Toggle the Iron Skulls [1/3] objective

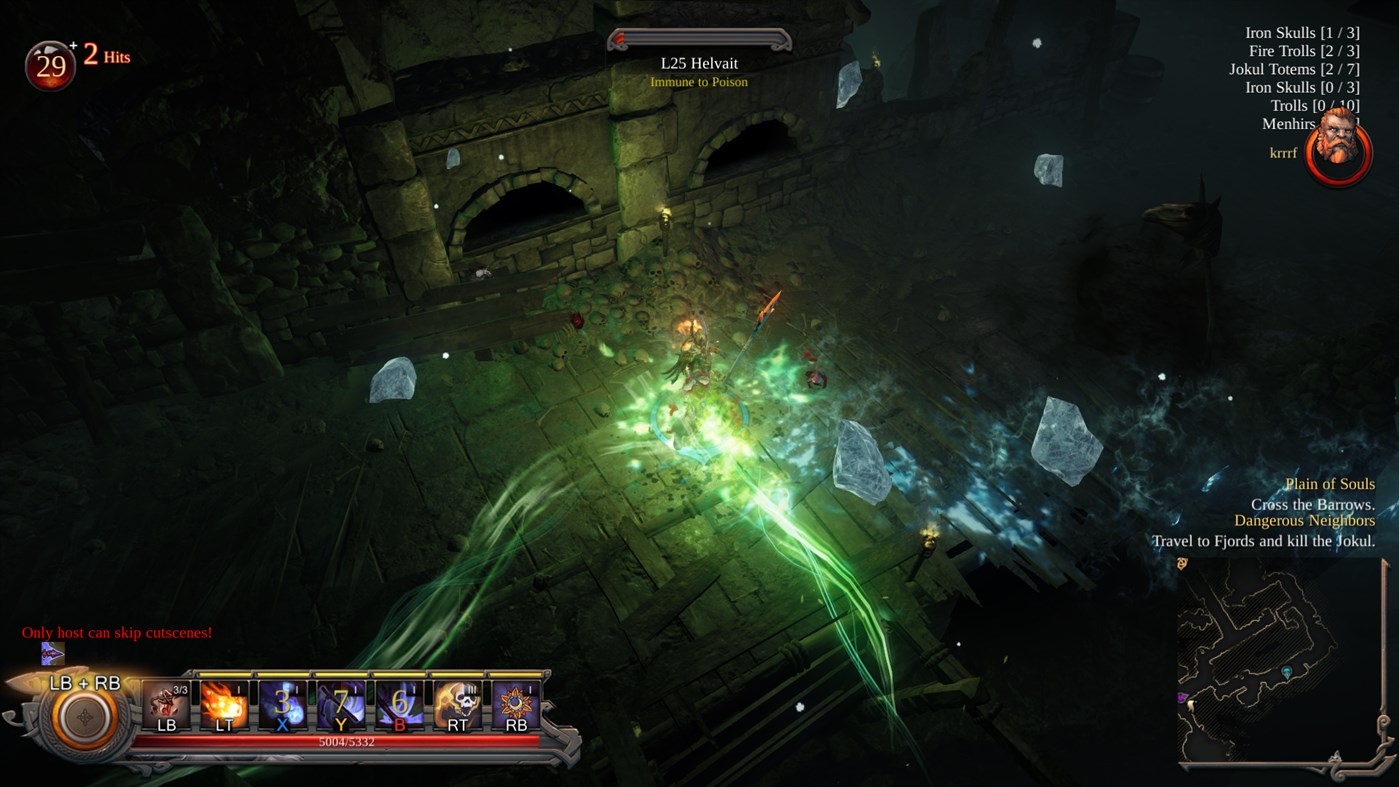point(1302,32)
